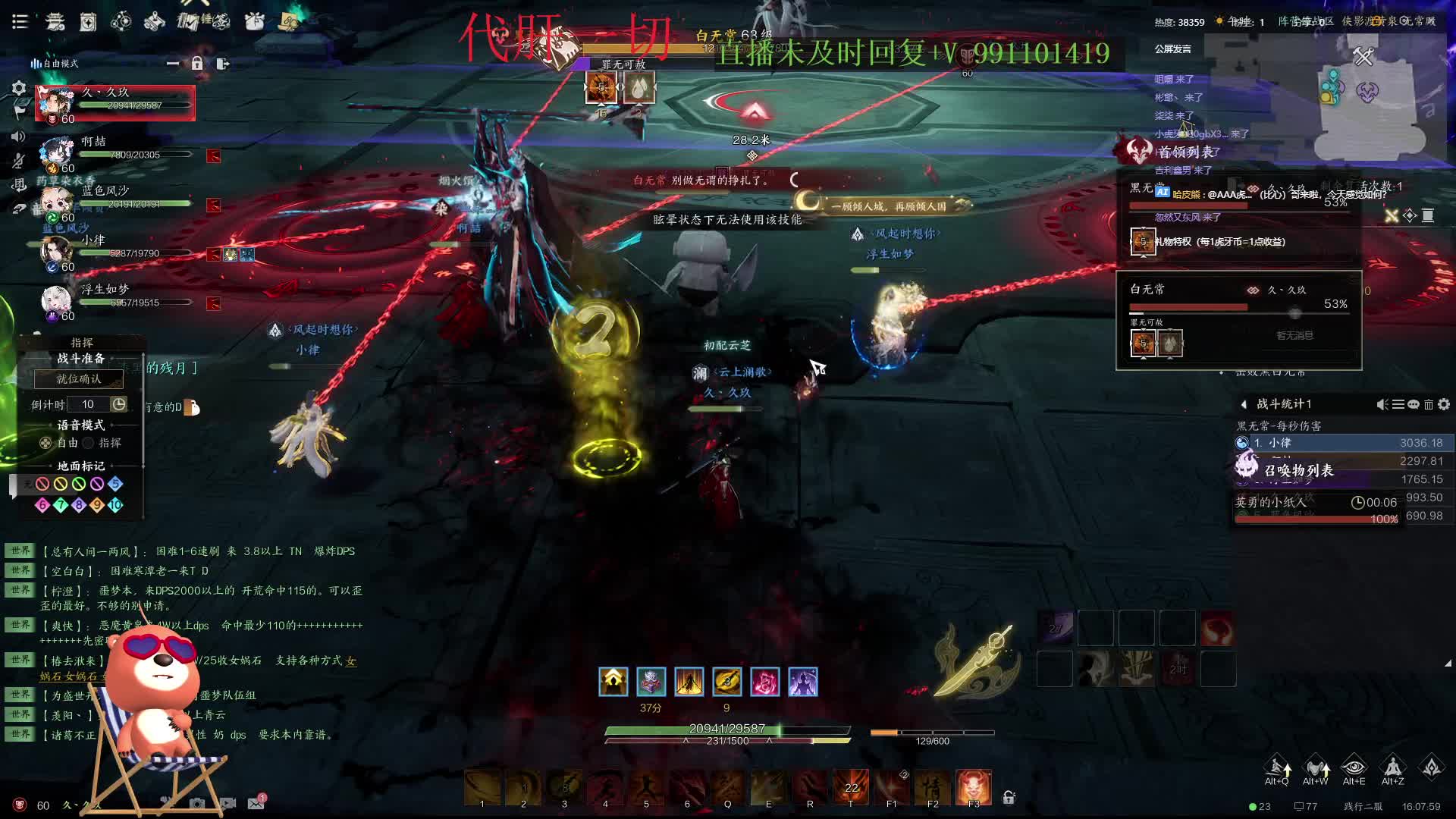Open combat statistics settings gear

click(1444, 404)
